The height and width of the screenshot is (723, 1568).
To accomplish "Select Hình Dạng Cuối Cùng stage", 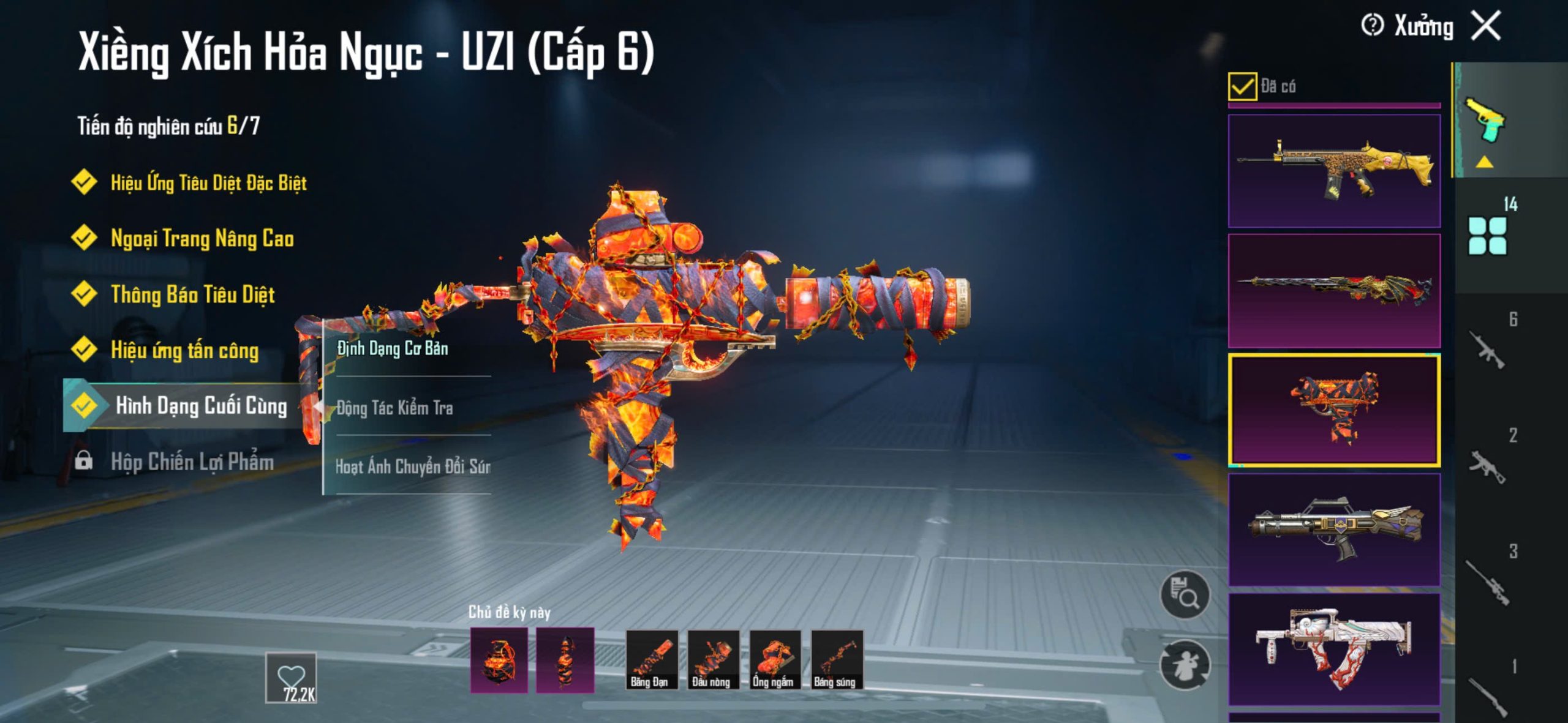I will click(x=200, y=406).
